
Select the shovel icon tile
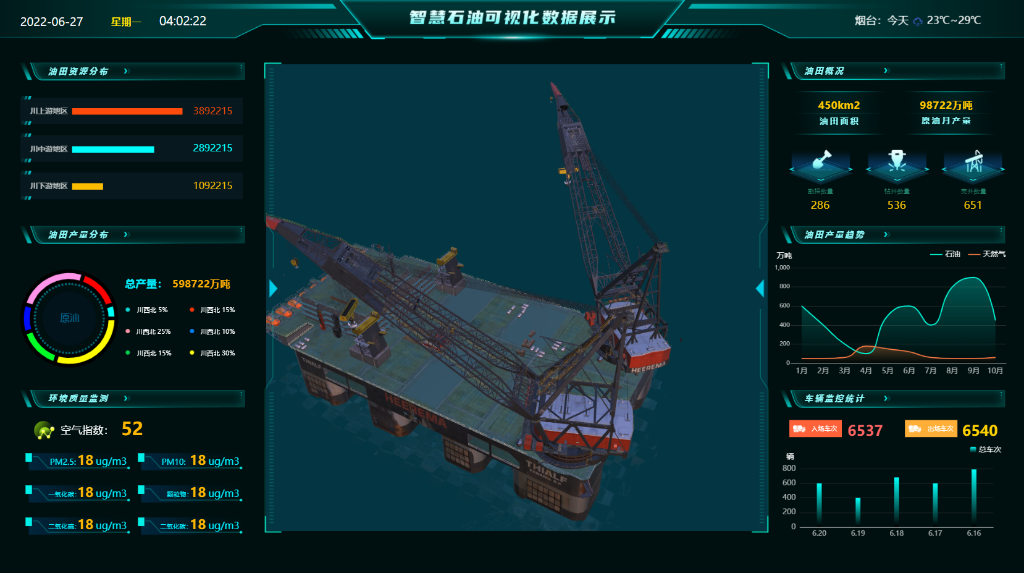pyautogui.click(x=820, y=161)
